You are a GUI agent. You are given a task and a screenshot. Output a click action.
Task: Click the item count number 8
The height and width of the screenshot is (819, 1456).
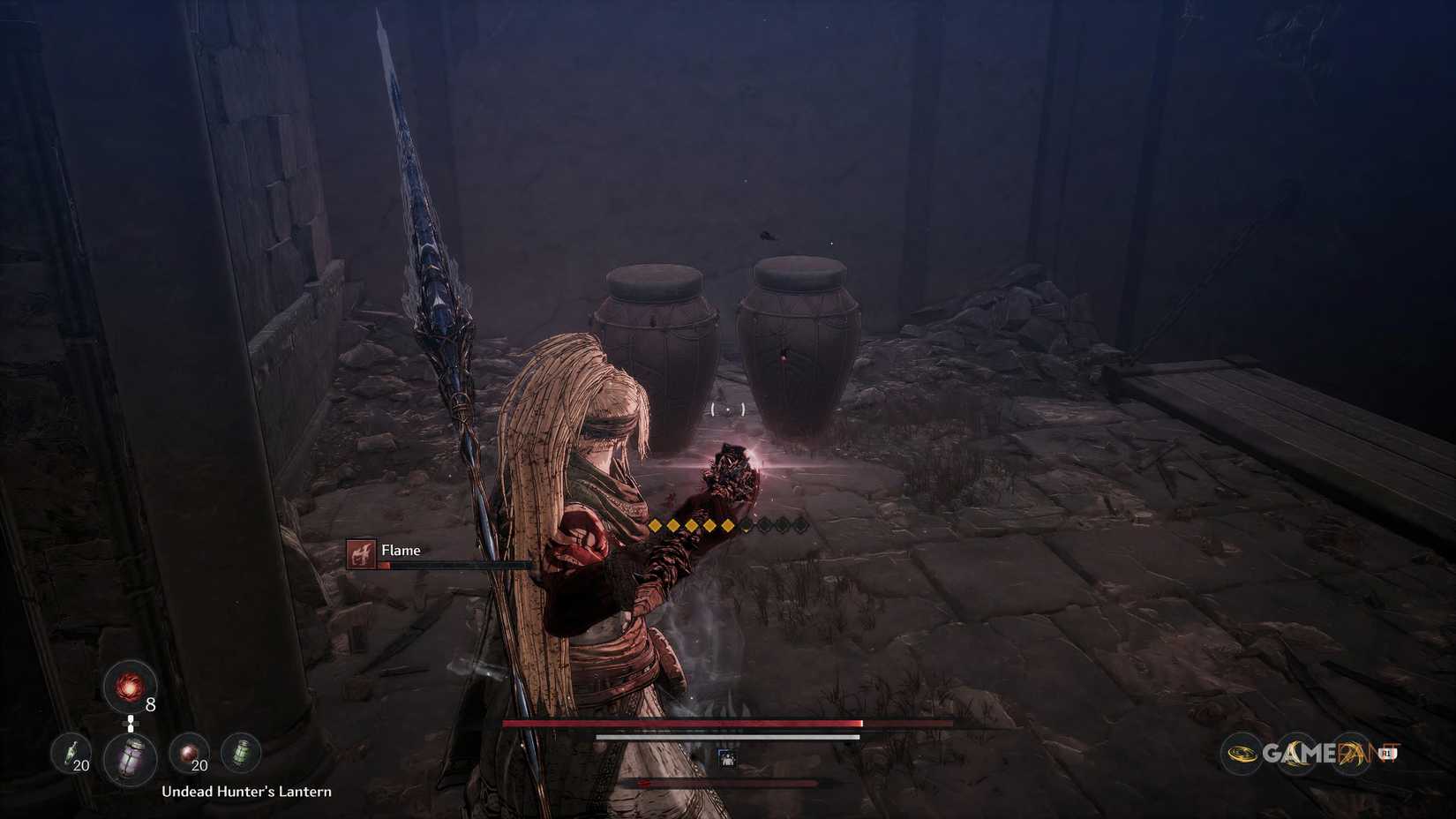click(x=150, y=703)
